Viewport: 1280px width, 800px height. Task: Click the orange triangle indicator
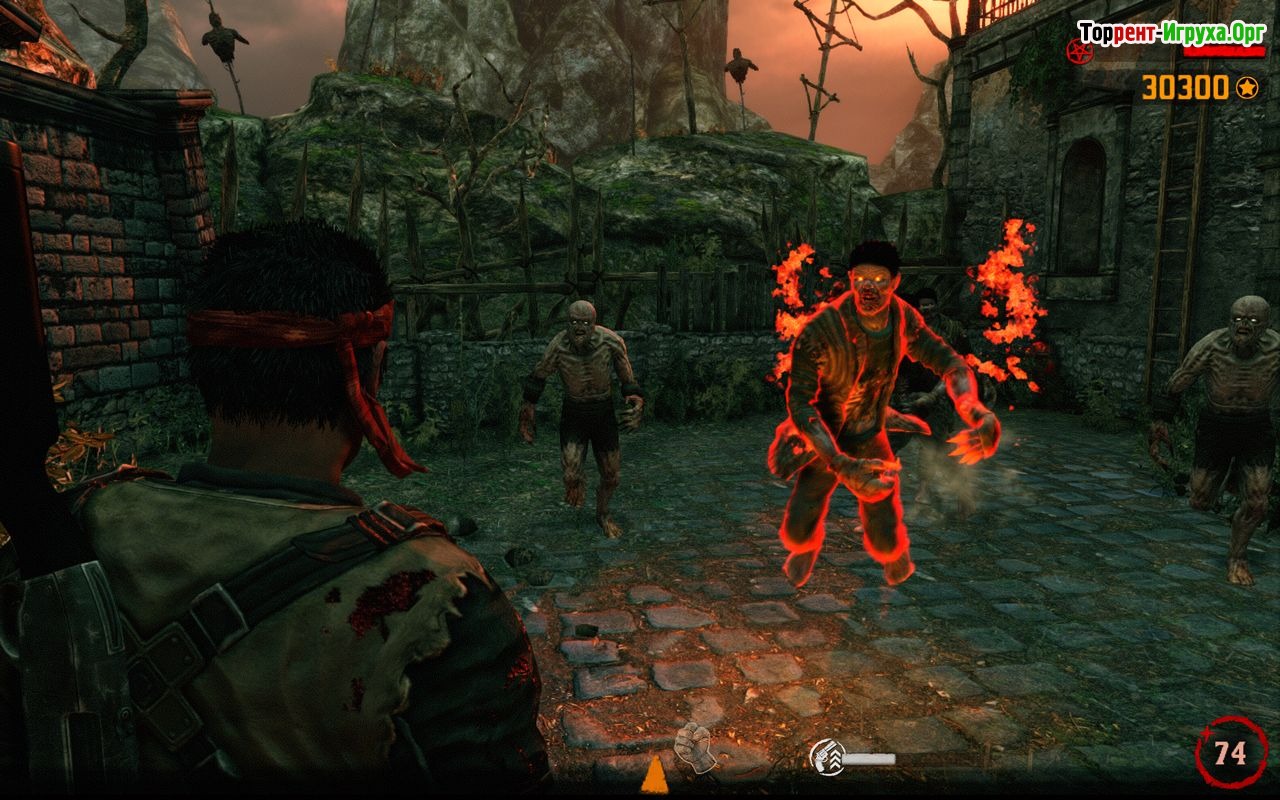[x=654, y=777]
